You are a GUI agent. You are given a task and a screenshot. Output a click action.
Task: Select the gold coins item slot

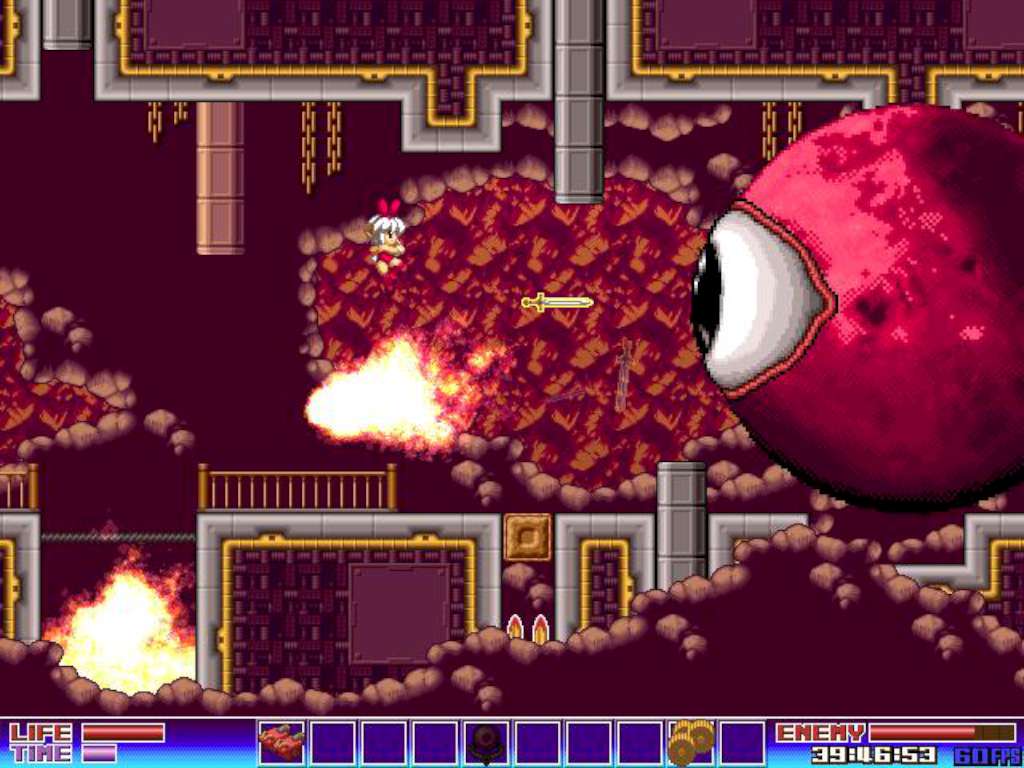(691, 742)
